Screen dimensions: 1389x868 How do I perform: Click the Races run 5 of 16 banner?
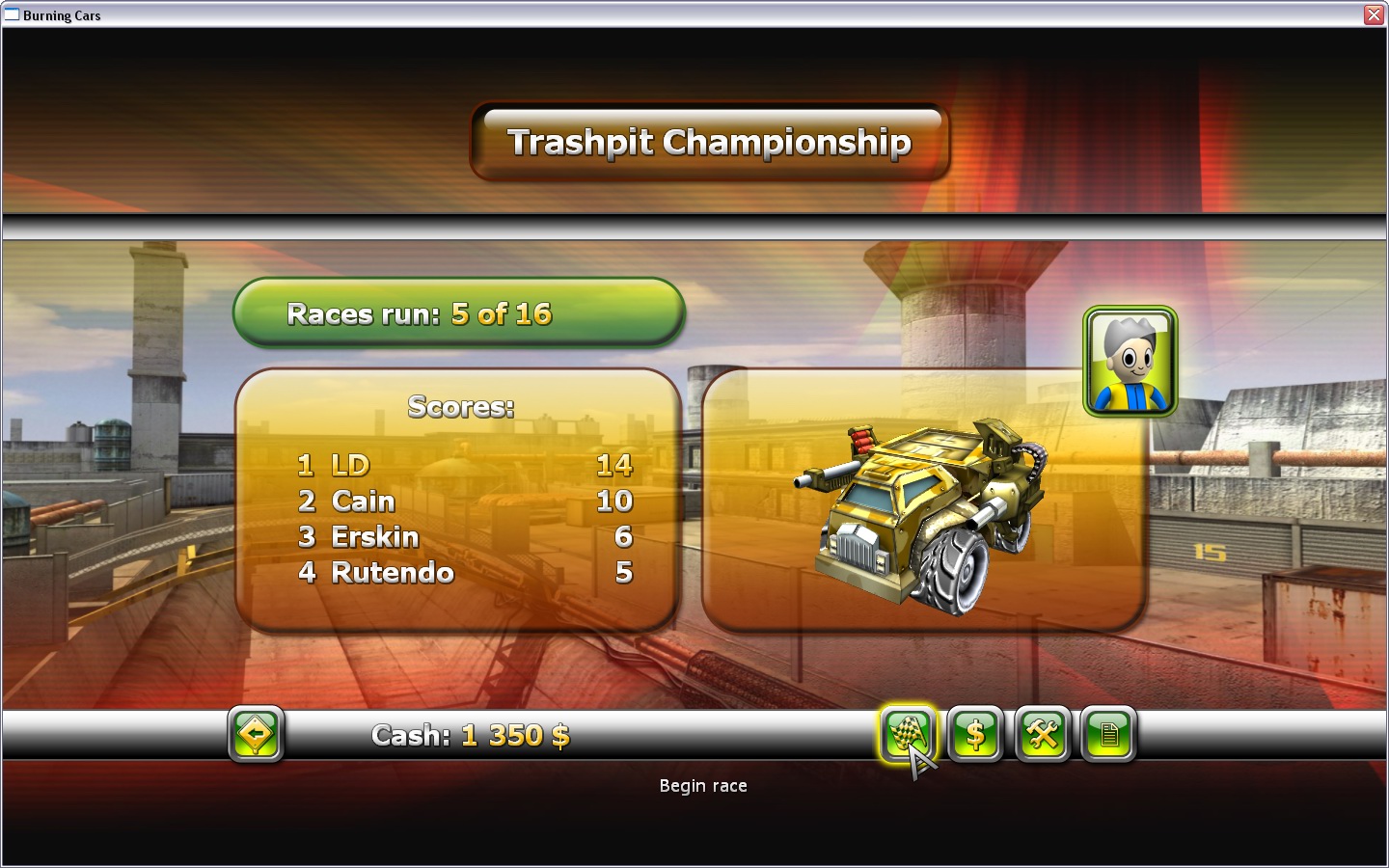pos(460,312)
